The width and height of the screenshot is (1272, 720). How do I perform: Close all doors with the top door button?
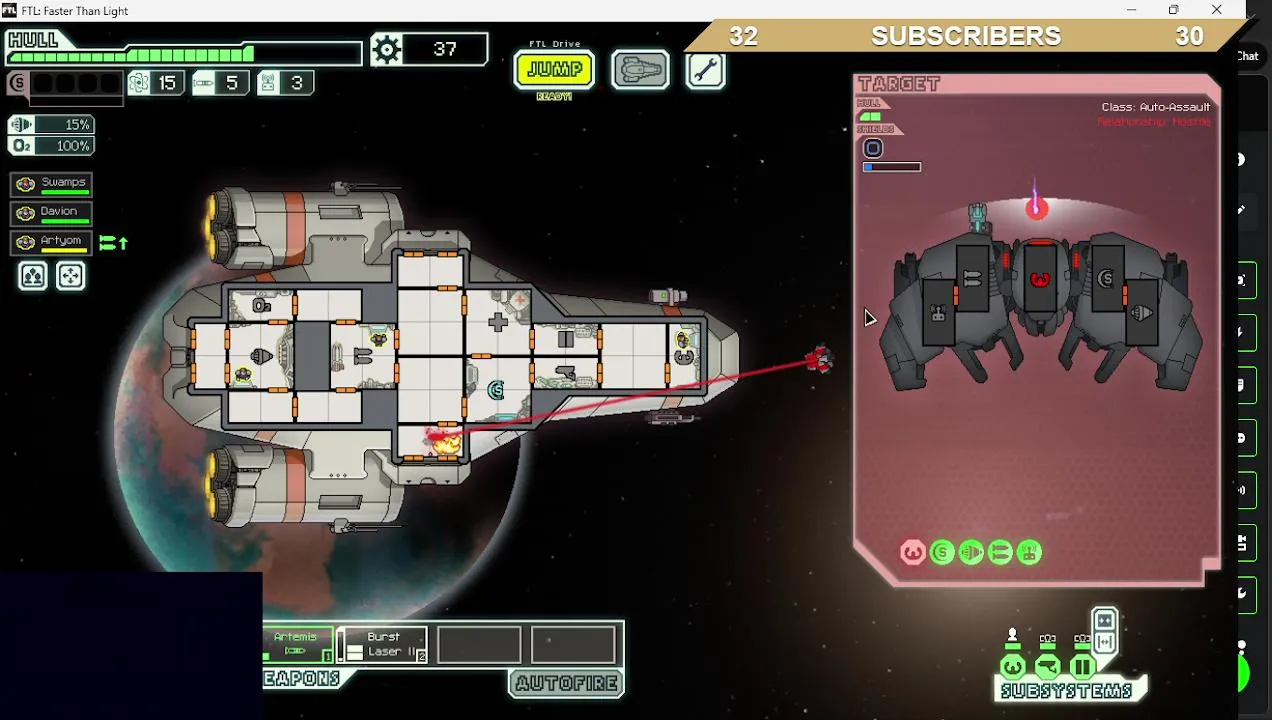tap(1104, 620)
